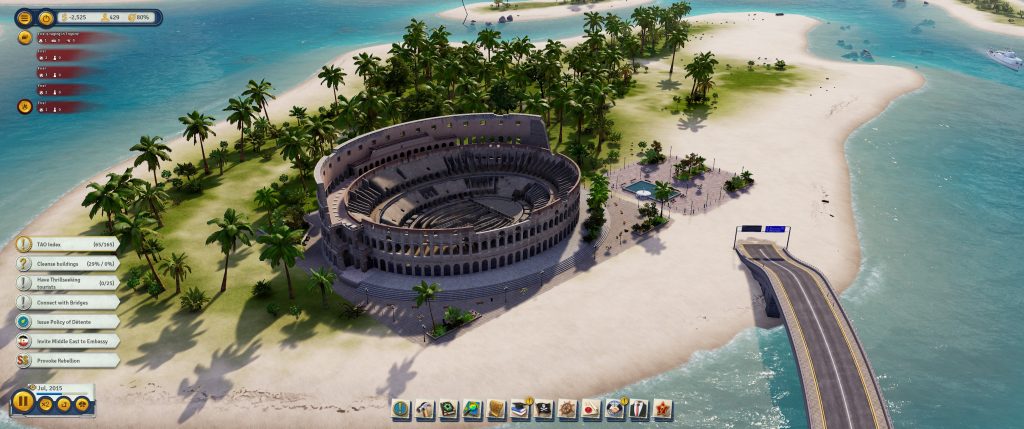Screen dimensions: 1024x429
Task: Open the TAO Index objective
Action: (68, 244)
